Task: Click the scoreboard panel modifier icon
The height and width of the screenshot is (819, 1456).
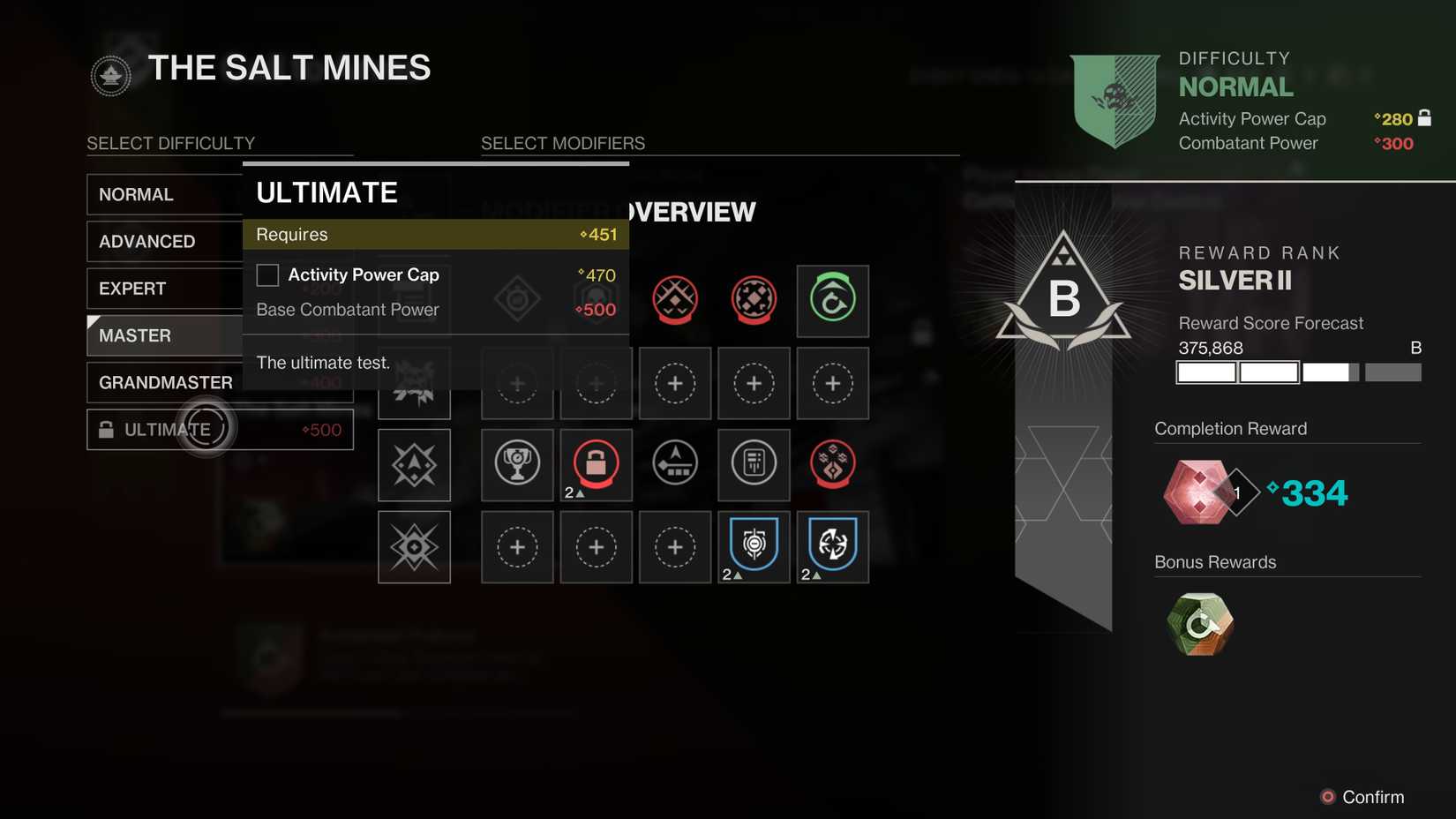Action: (754, 465)
